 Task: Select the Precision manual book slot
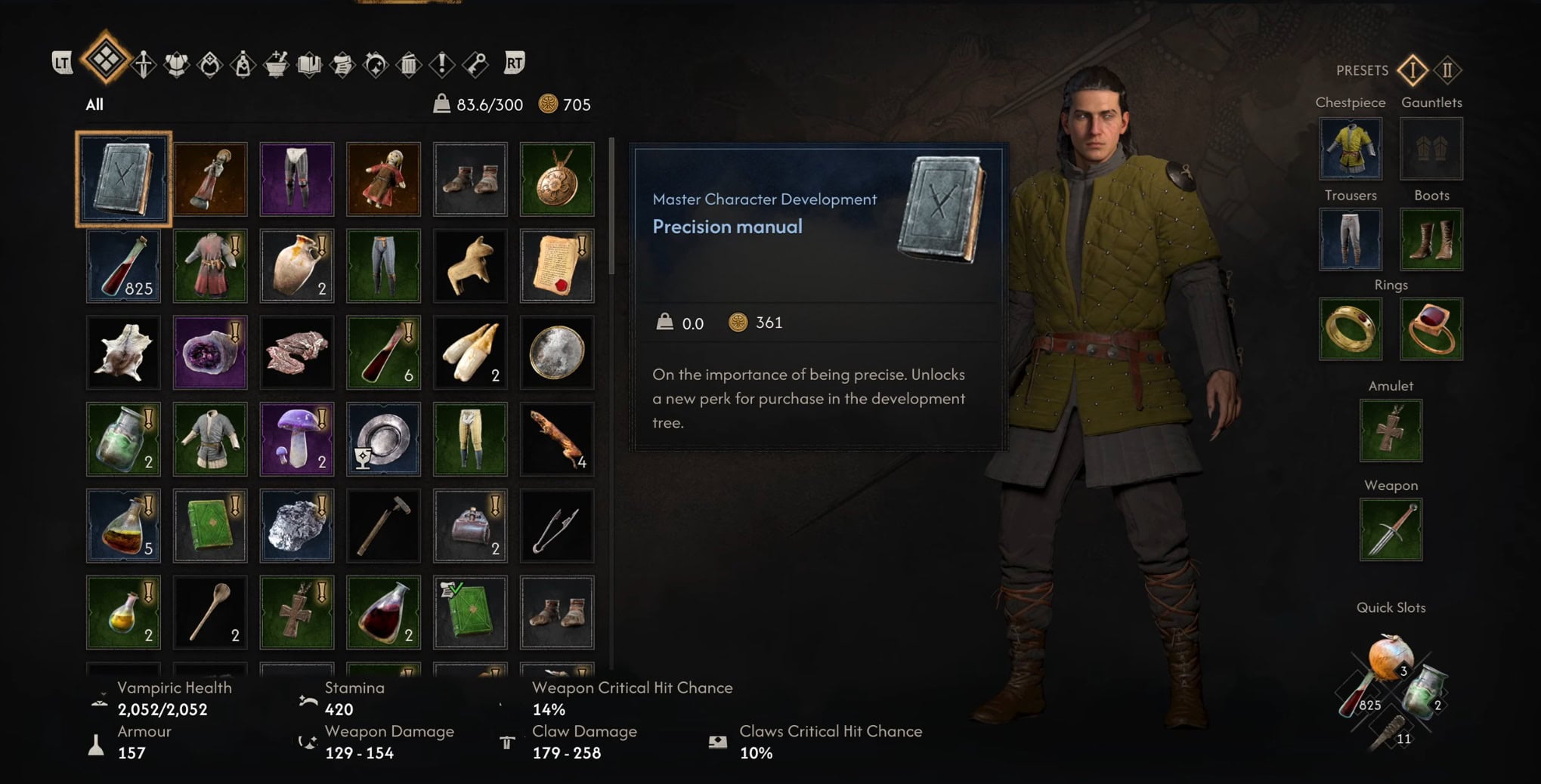(x=123, y=179)
